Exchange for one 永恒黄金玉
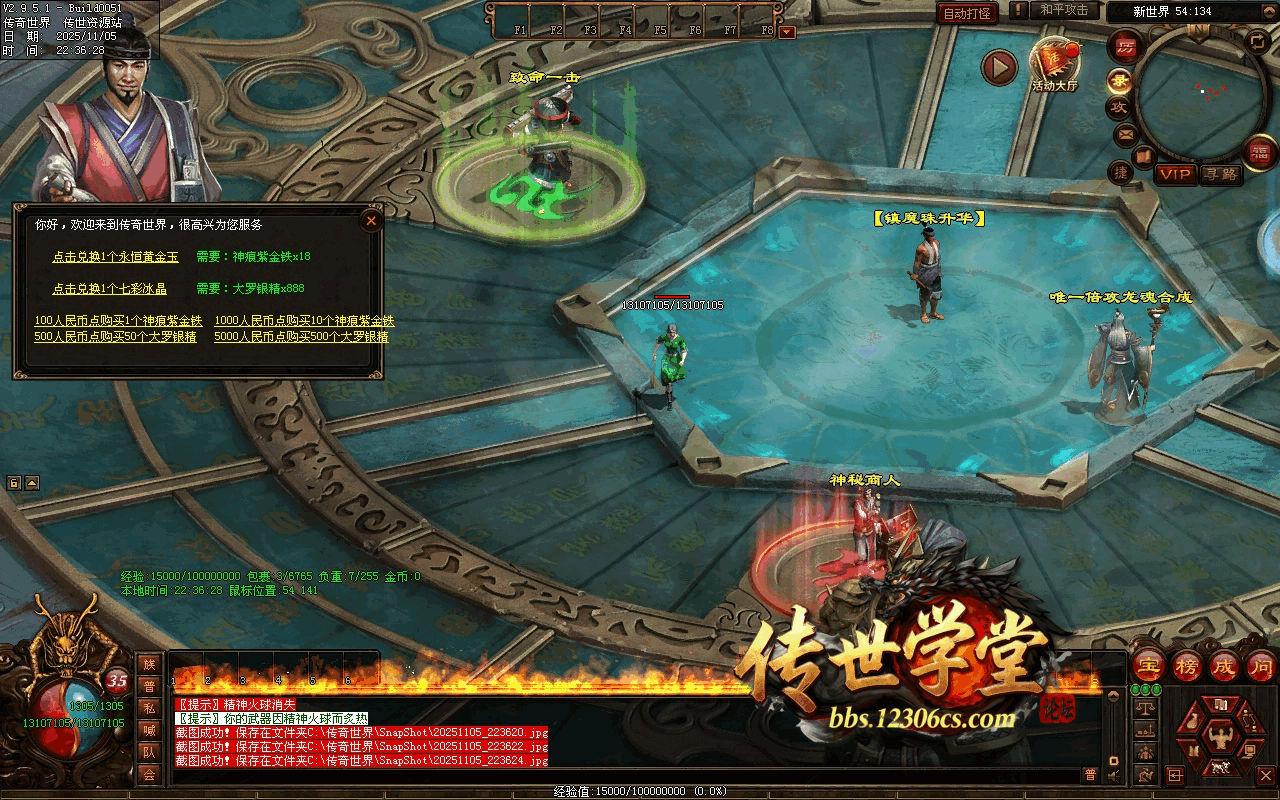This screenshot has width=1280, height=800. 115,257
